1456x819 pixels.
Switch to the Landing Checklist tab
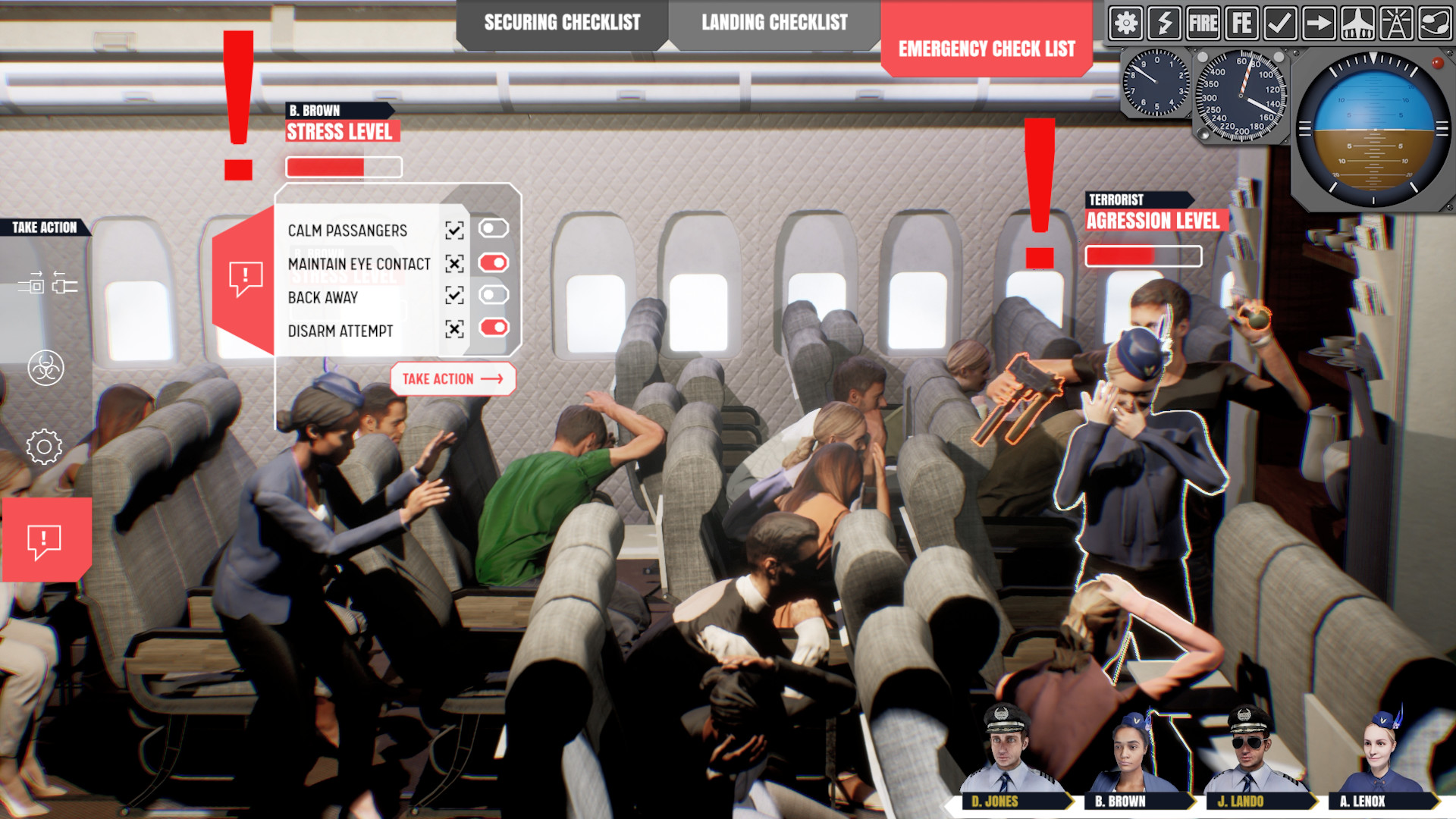tap(774, 23)
